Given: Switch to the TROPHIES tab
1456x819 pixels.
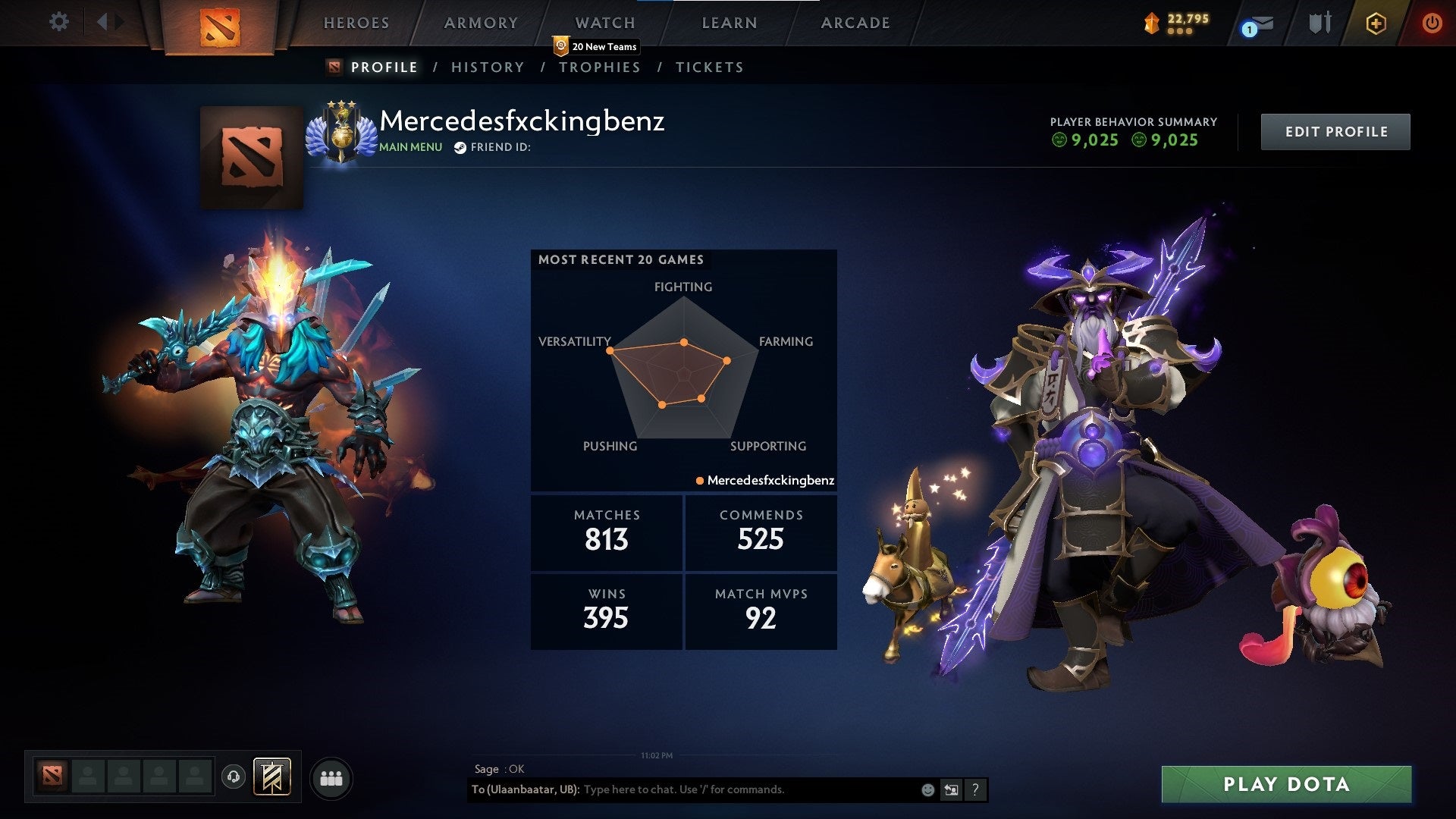Looking at the screenshot, I should pos(600,67).
